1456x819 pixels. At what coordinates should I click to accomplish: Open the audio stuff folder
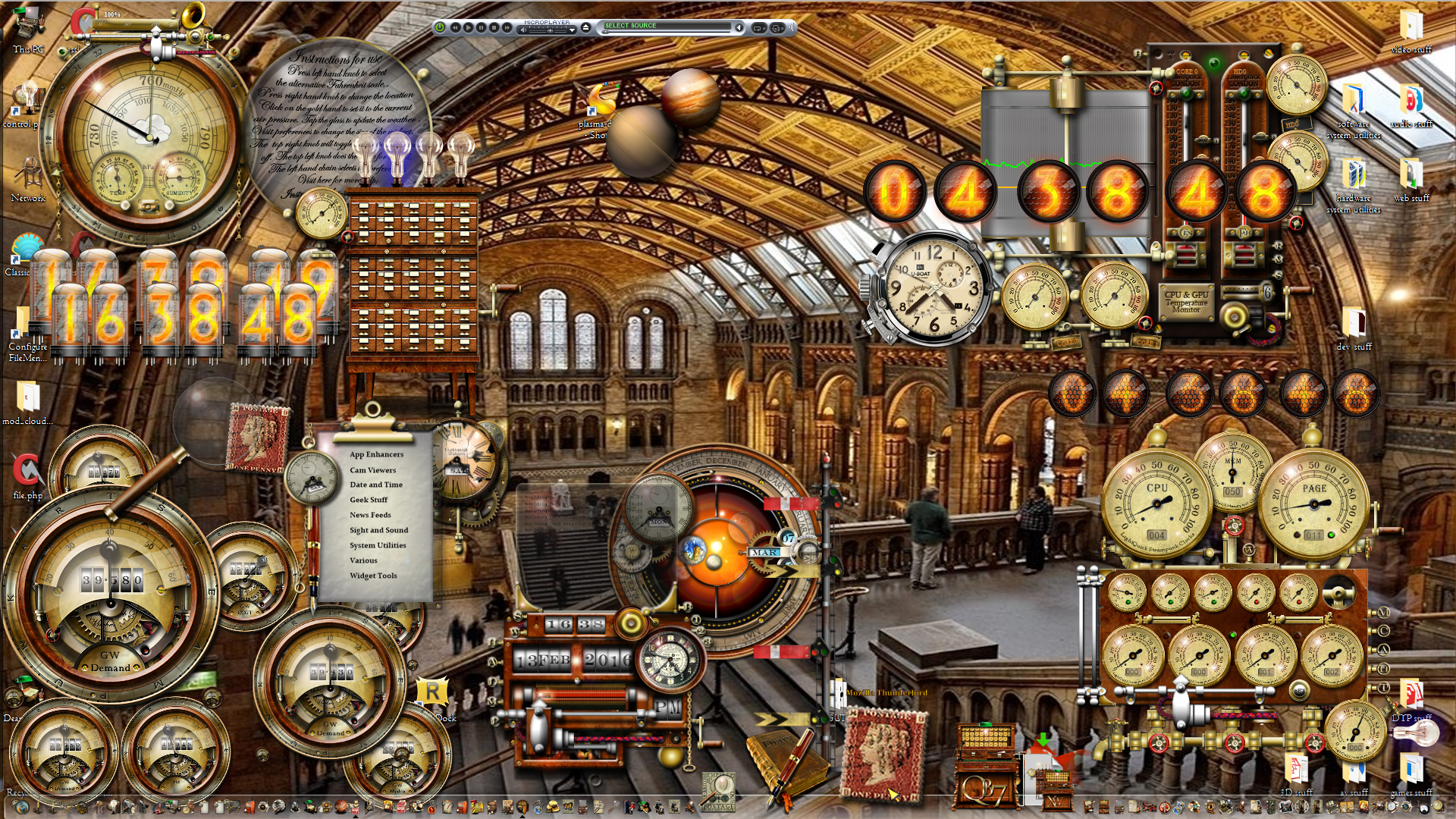point(1410,102)
